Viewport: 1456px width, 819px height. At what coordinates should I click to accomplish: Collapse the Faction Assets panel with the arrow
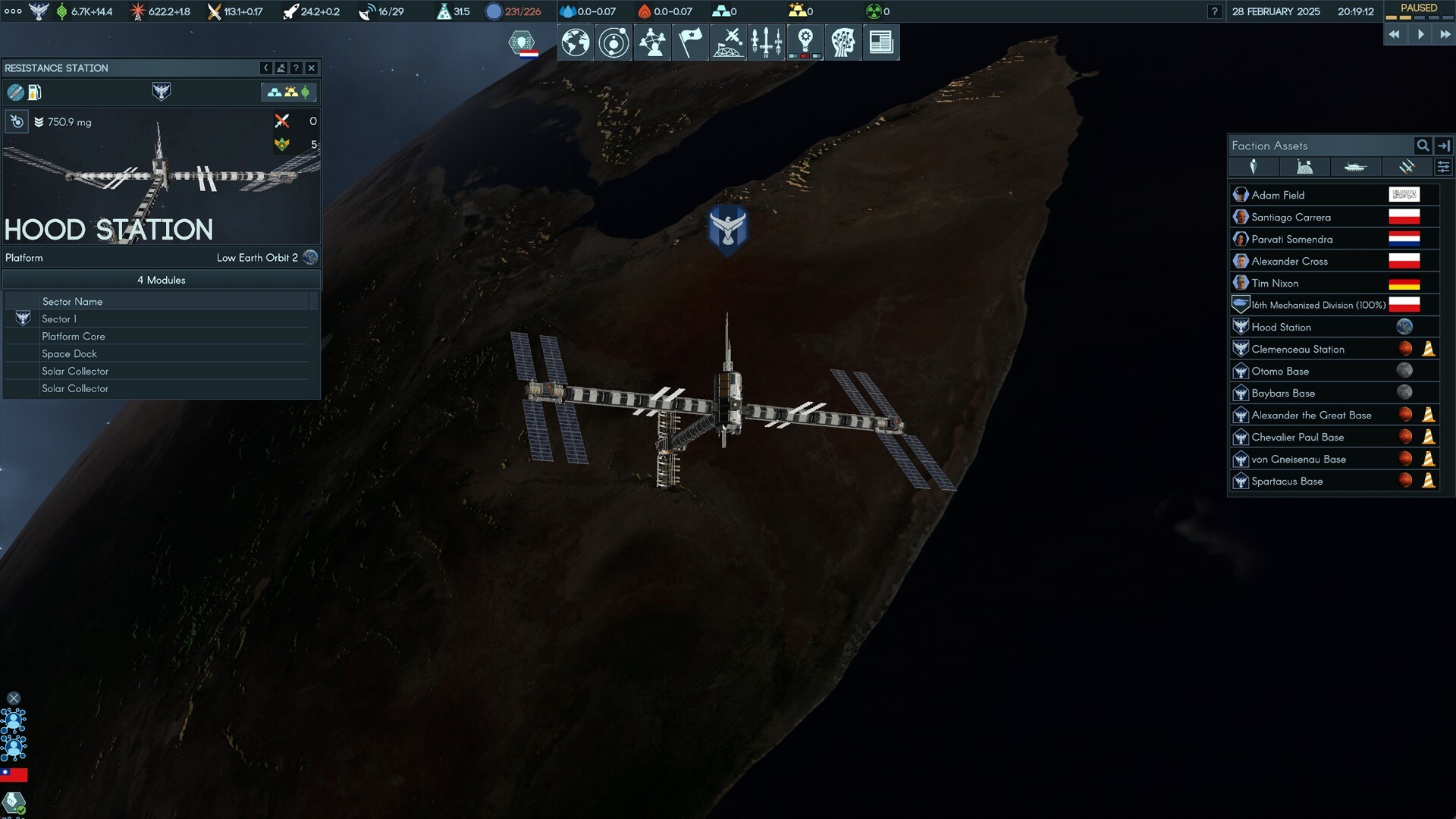coord(1445,146)
